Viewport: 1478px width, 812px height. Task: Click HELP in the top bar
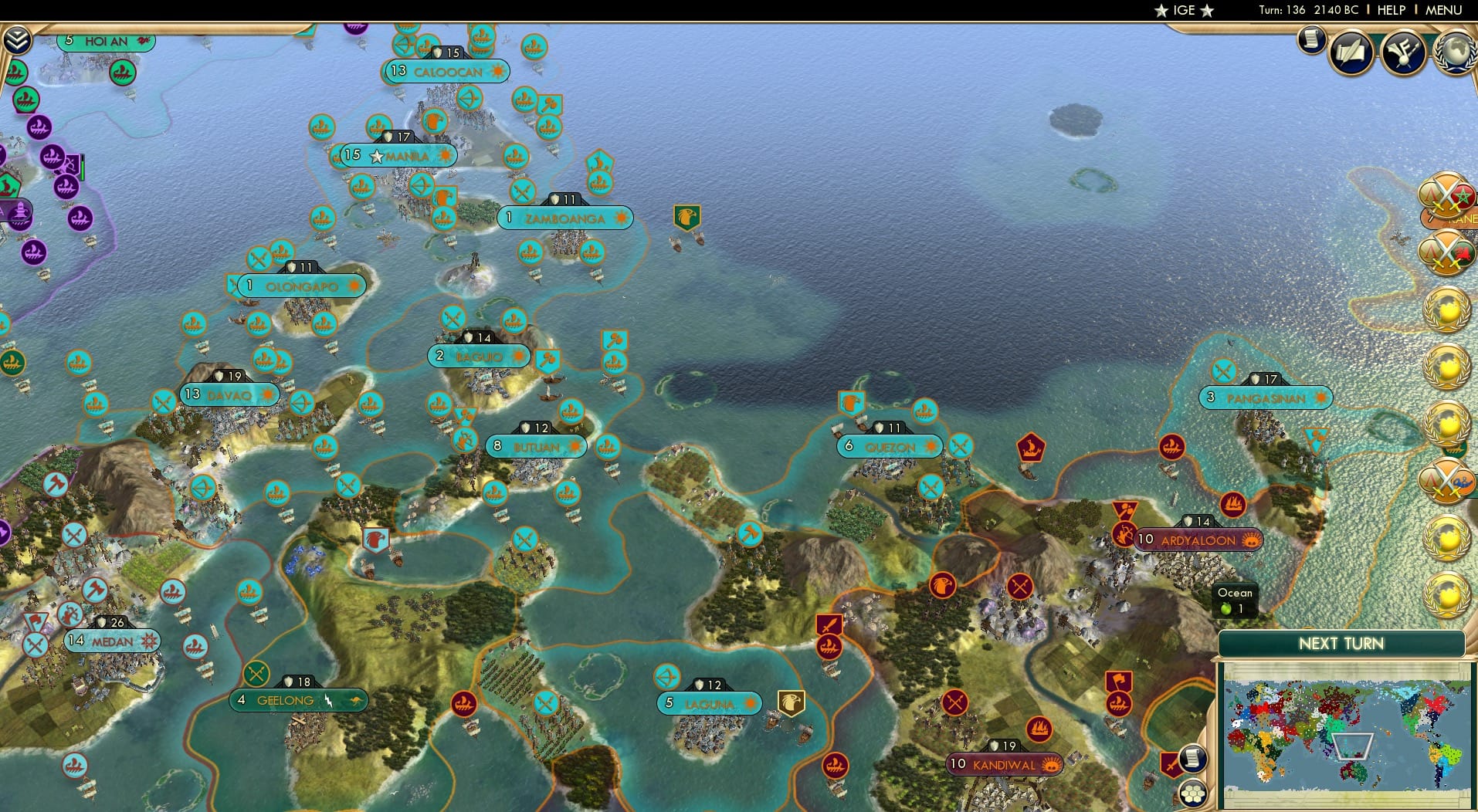(x=1390, y=10)
